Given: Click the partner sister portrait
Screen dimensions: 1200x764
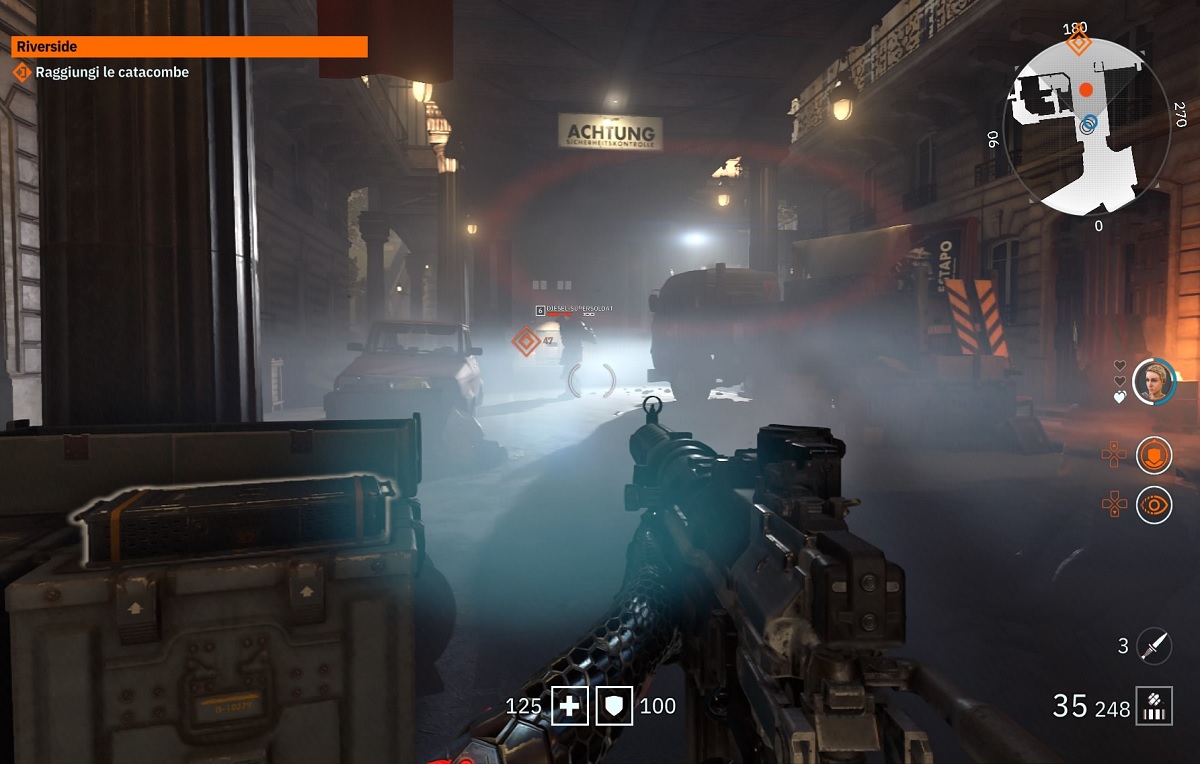Looking at the screenshot, I should [x=1154, y=381].
